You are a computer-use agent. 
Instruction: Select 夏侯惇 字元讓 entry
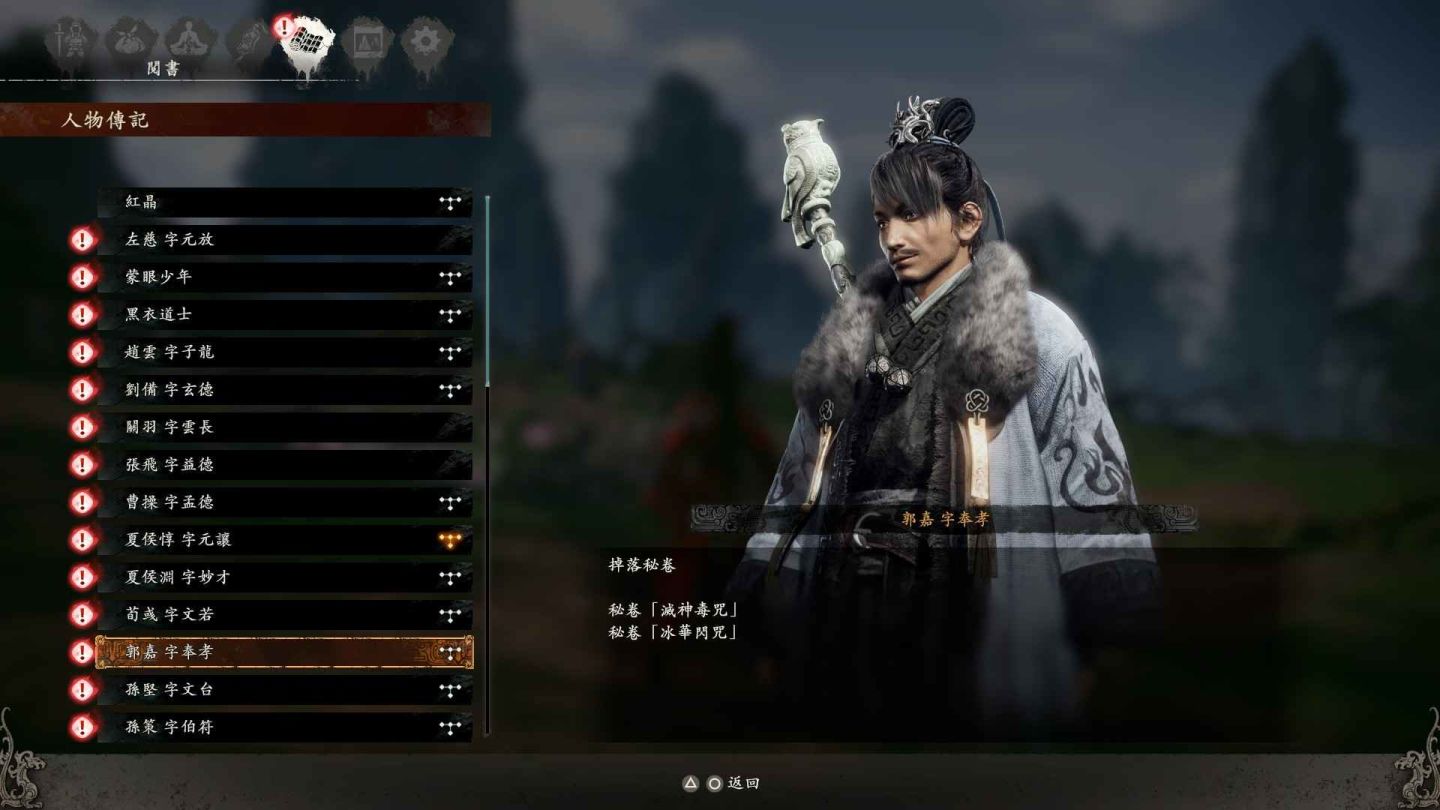coord(285,540)
